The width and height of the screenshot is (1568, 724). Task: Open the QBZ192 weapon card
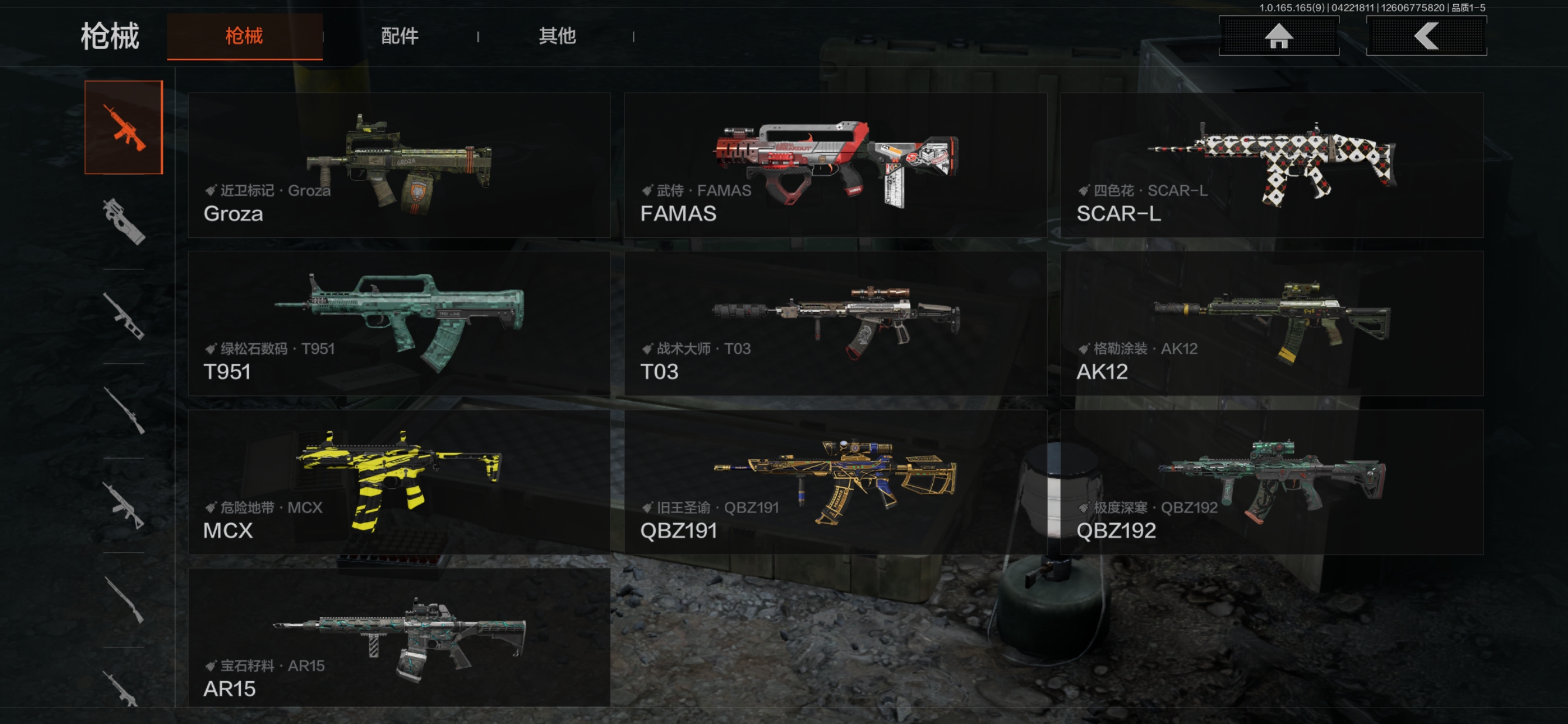(x=1271, y=482)
